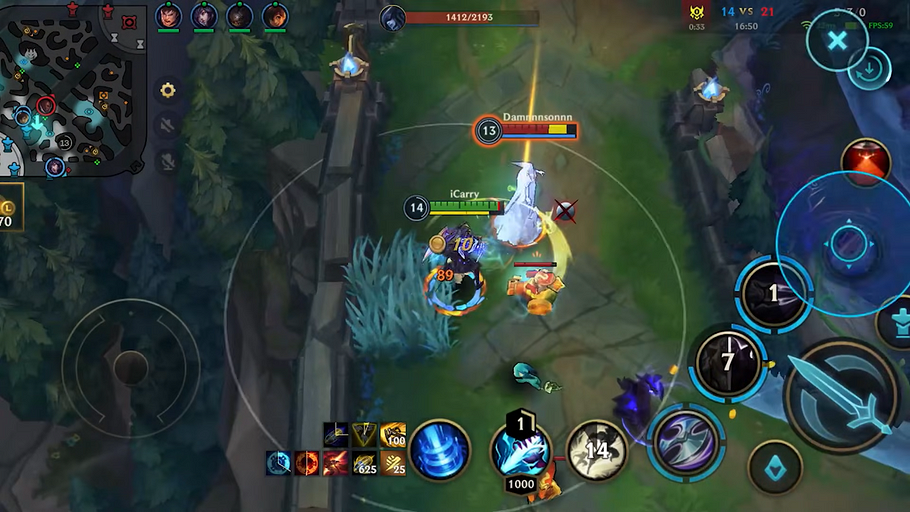The height and width of the screenshot is (512, 910).
Task: Tap the blue item ability priced 1000
Action: tap(520, 449)
